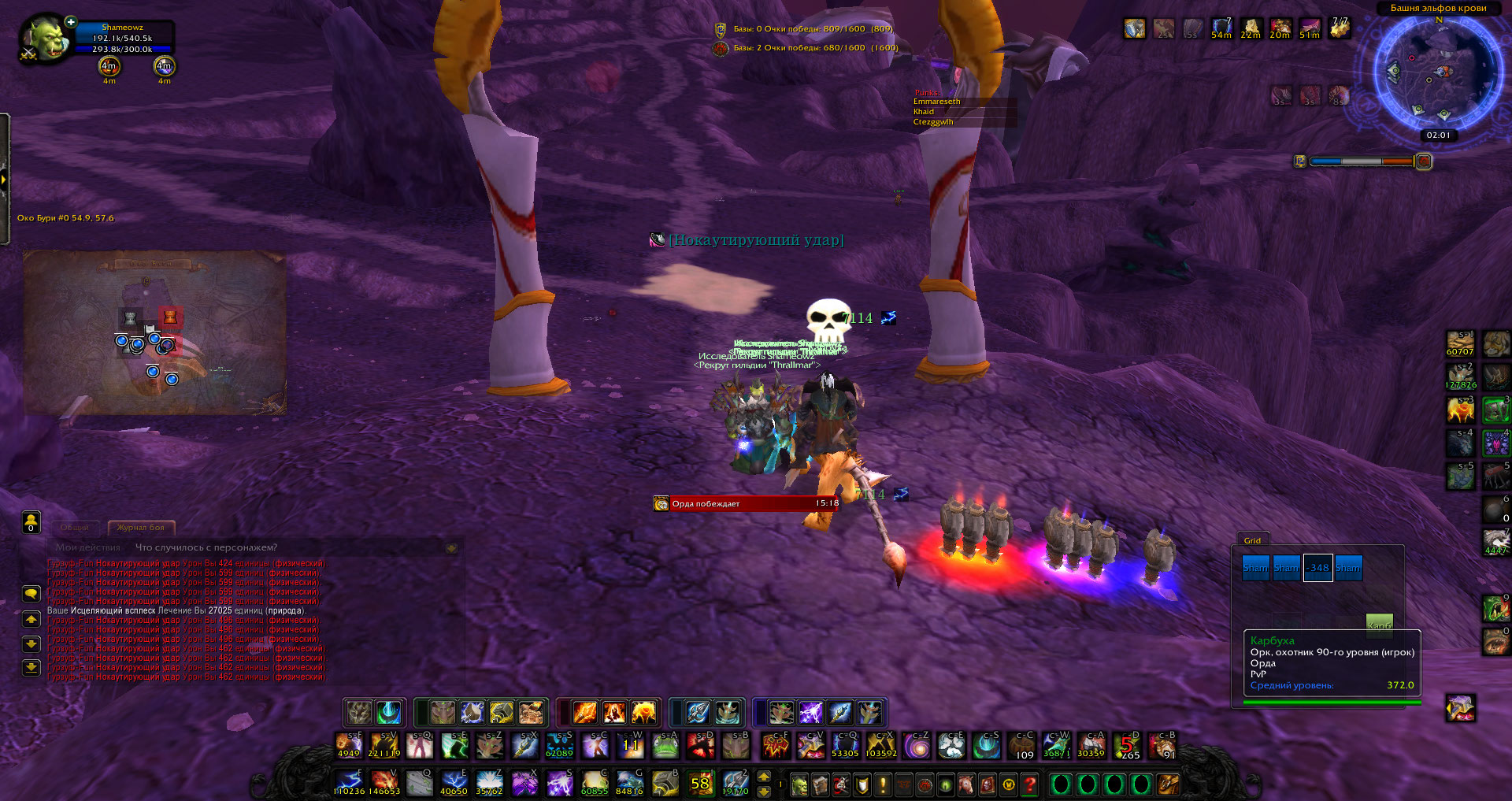This screenshot has height=801, width=1512.
Task: Show the Что случилось с персонажем filter
Action: [x=206, y=547]
